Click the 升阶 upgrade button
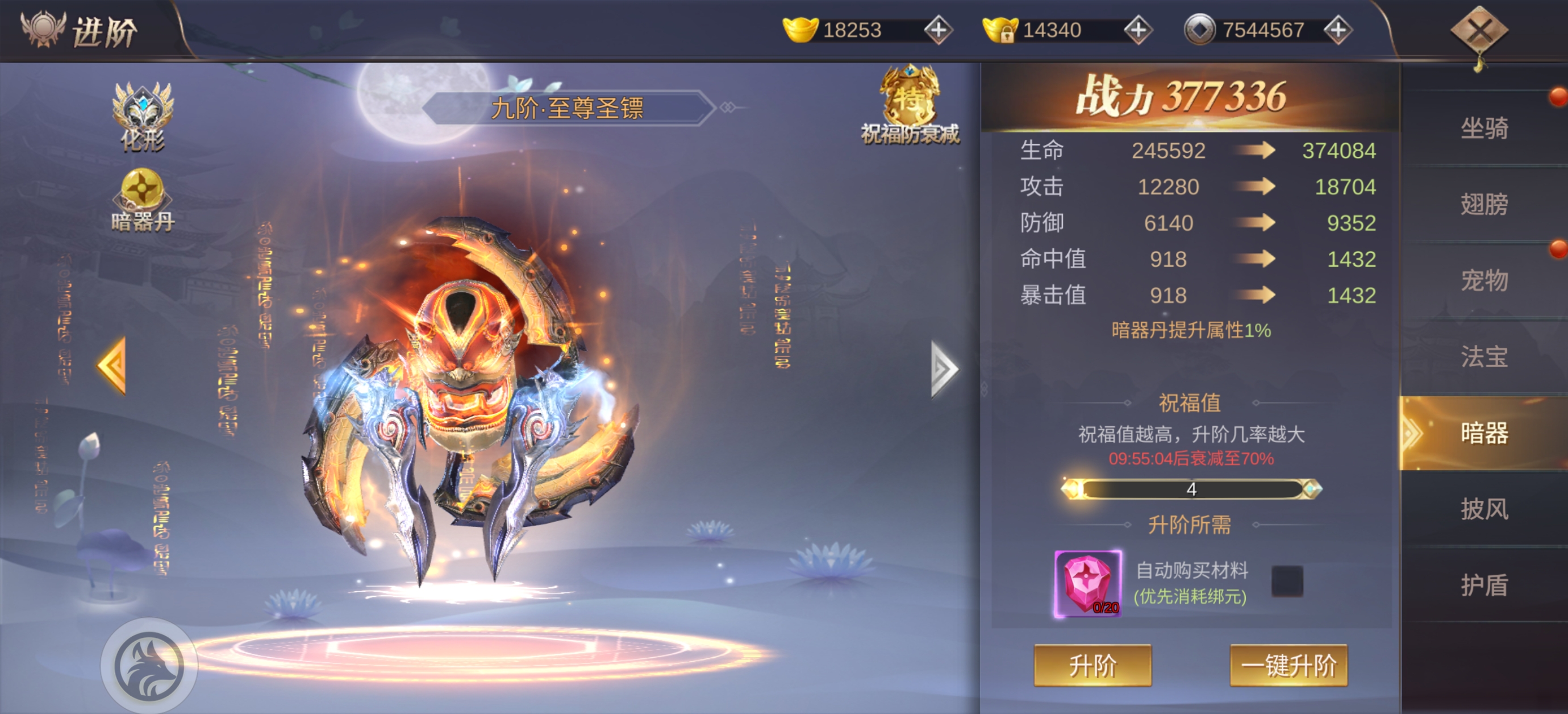Screen dimensions: 1568x714 tap(1092, 665)
